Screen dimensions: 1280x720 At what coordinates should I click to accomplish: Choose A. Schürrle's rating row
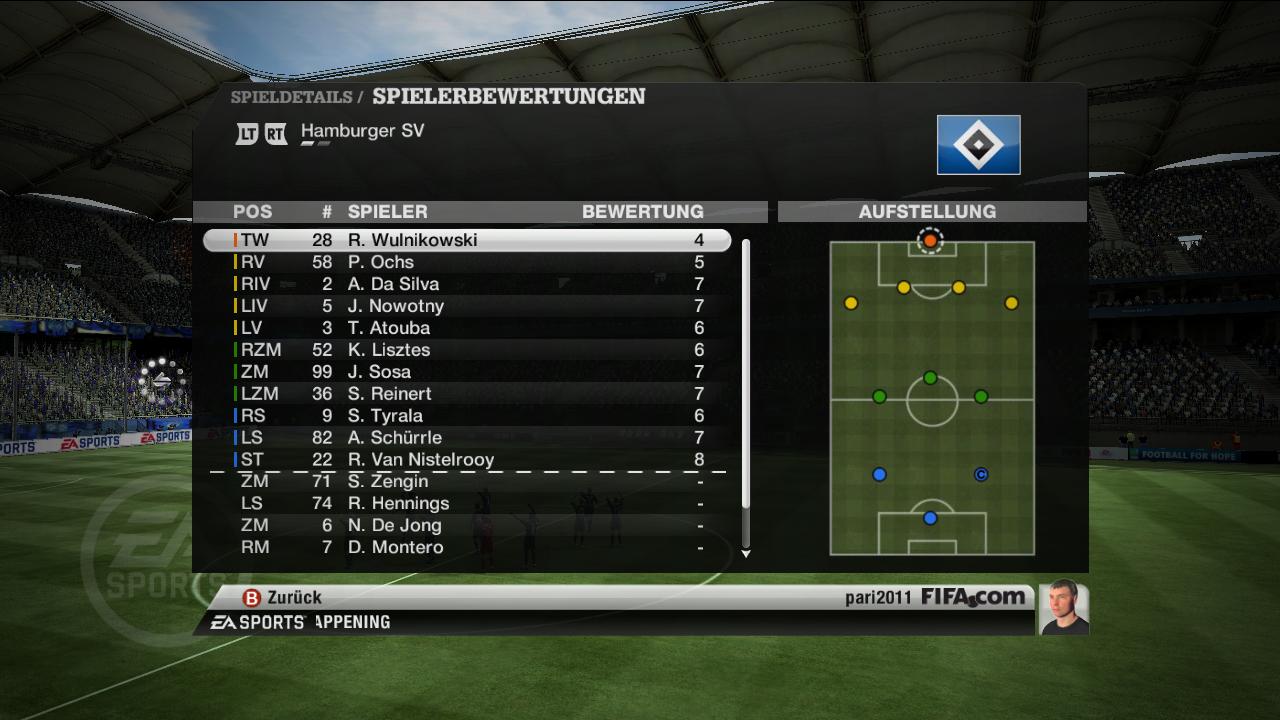click(x=467, y=438)
